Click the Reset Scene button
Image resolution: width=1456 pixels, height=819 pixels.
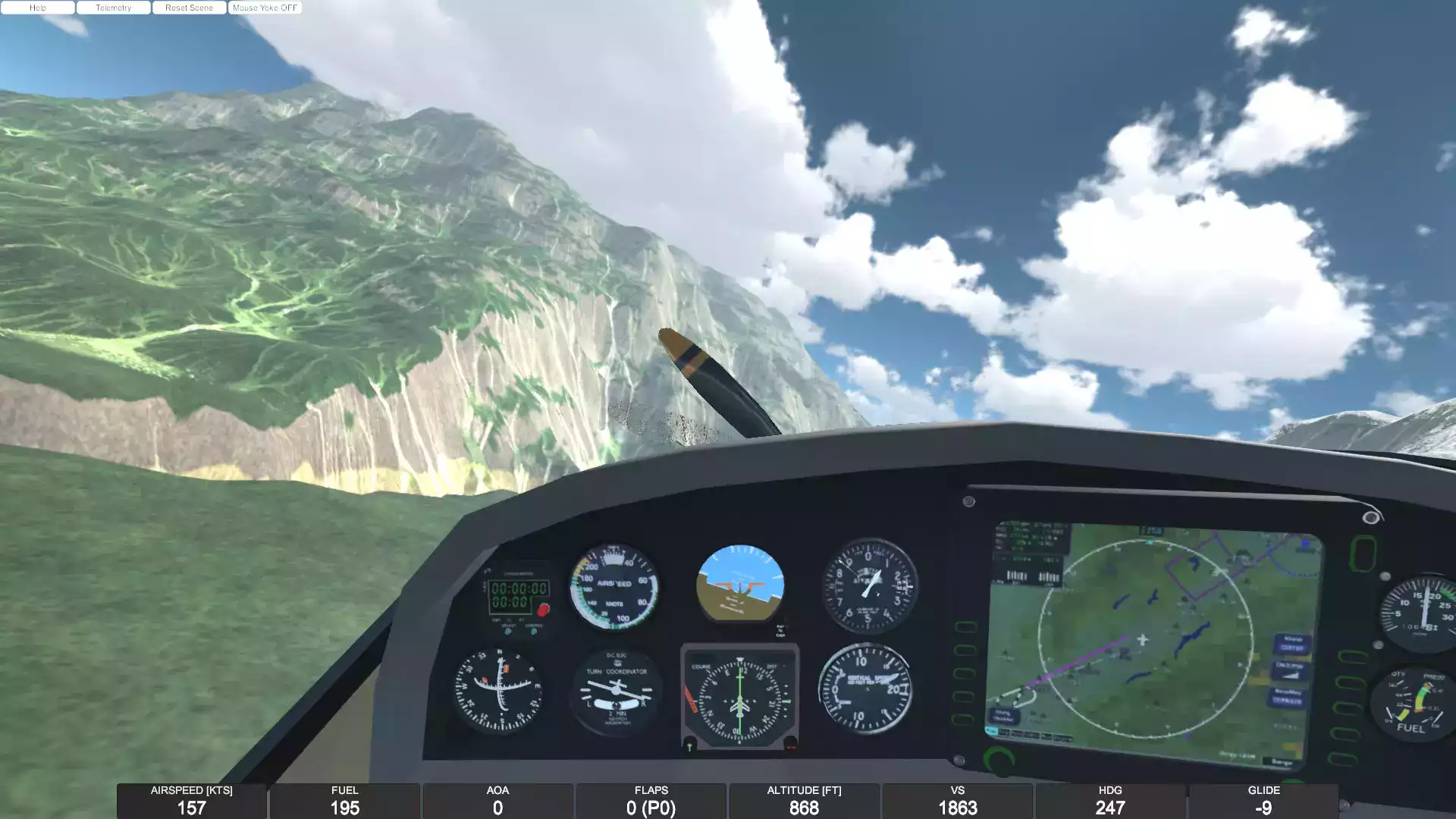click(189, 8)
